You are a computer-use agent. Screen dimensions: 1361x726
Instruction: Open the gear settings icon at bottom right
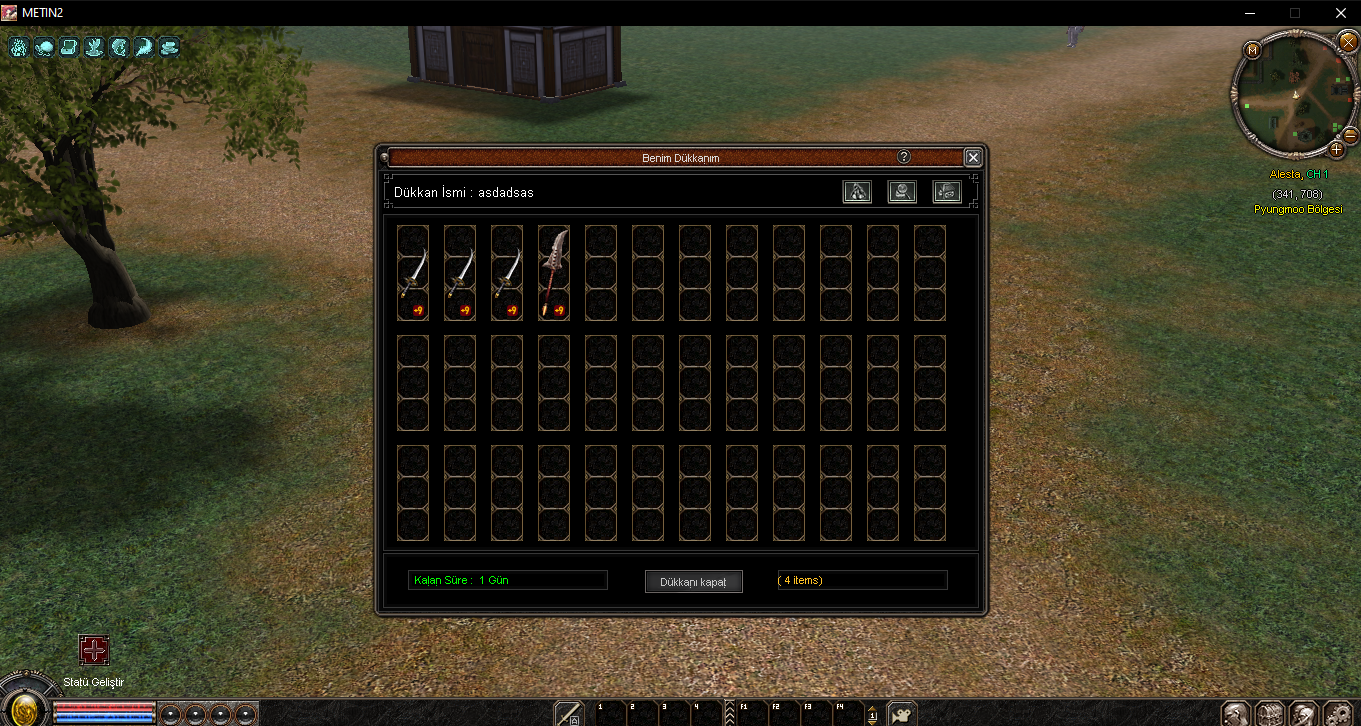click(1337, 714)
